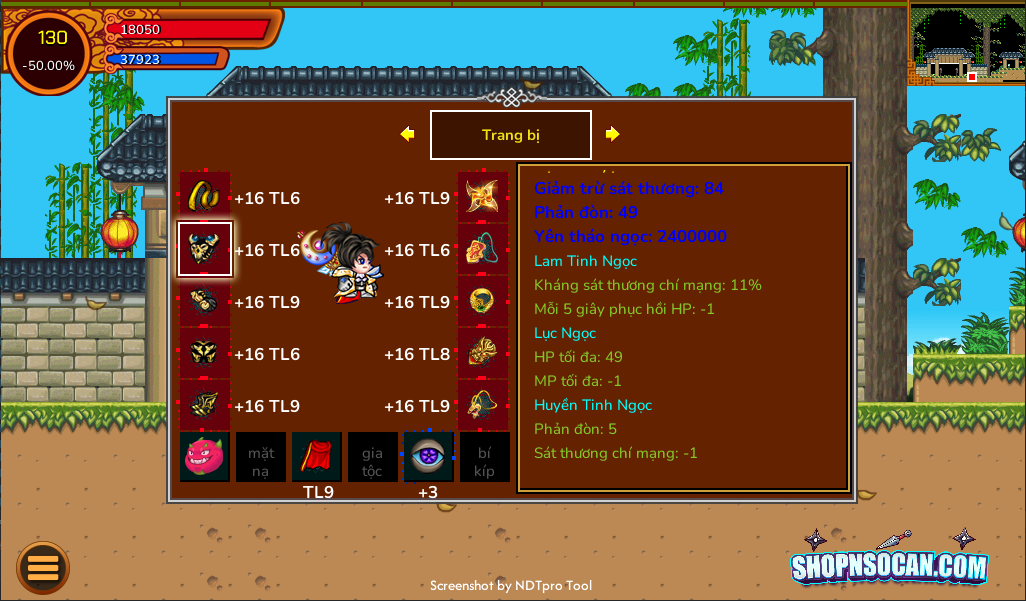Click the empty mặt nạ slot
This screenshot has height=601, width=1026.
261,457
